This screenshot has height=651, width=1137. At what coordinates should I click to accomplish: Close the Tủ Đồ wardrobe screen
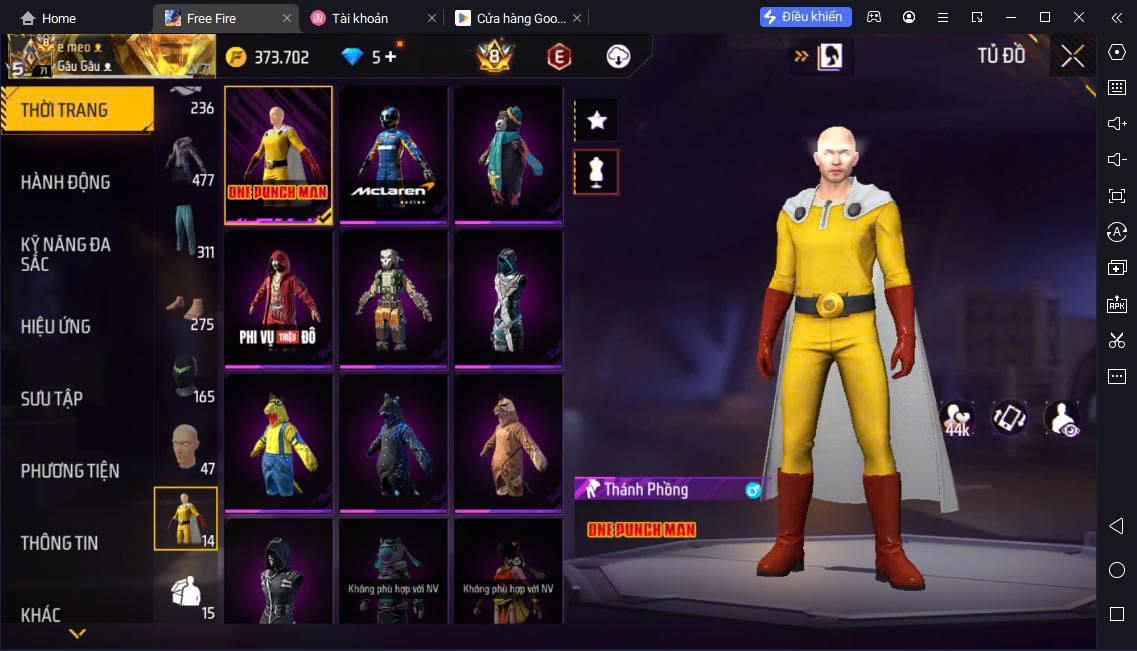coord(1072,56)
